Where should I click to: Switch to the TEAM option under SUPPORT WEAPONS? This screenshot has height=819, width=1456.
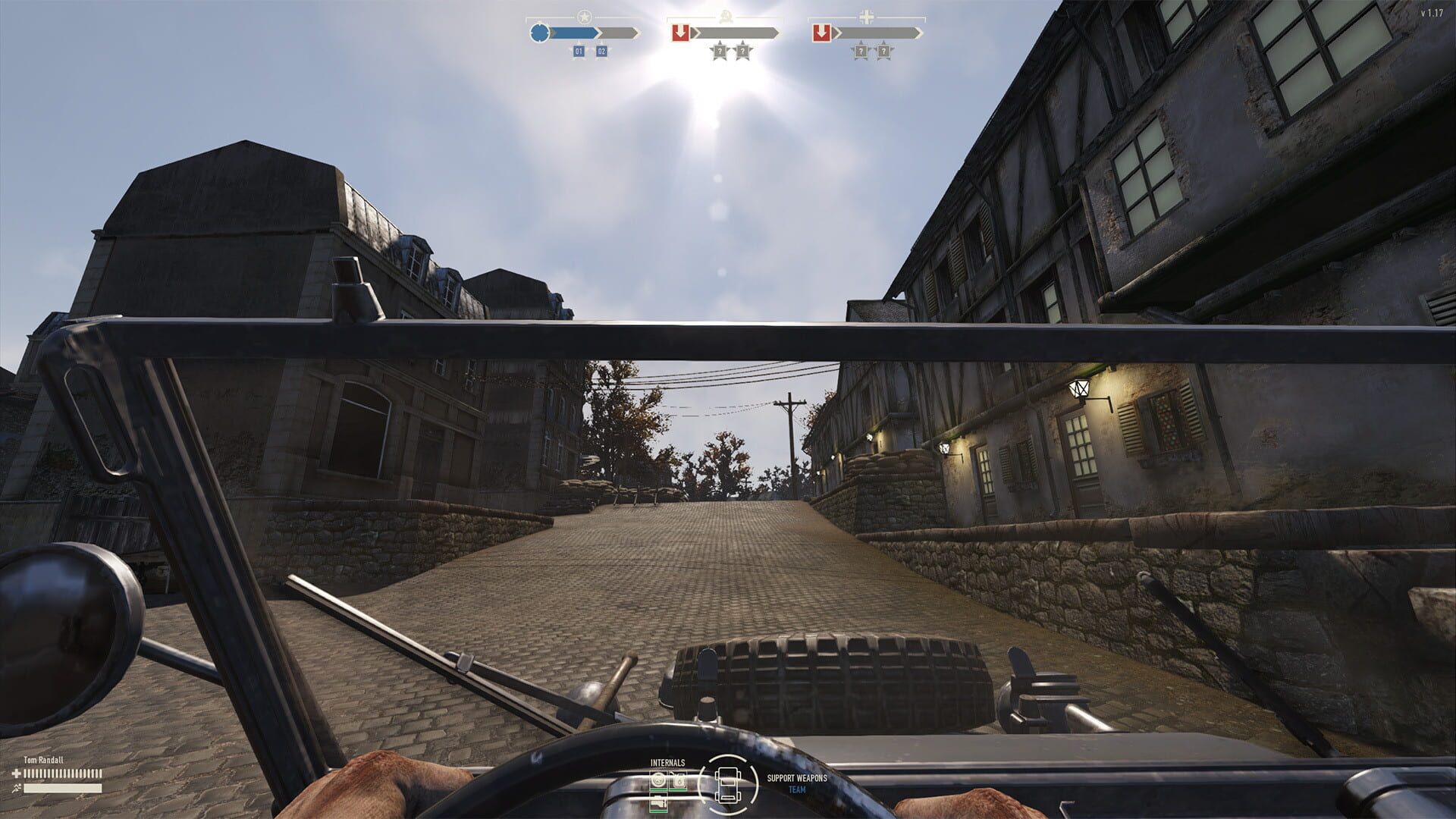[x=798, y=789]
